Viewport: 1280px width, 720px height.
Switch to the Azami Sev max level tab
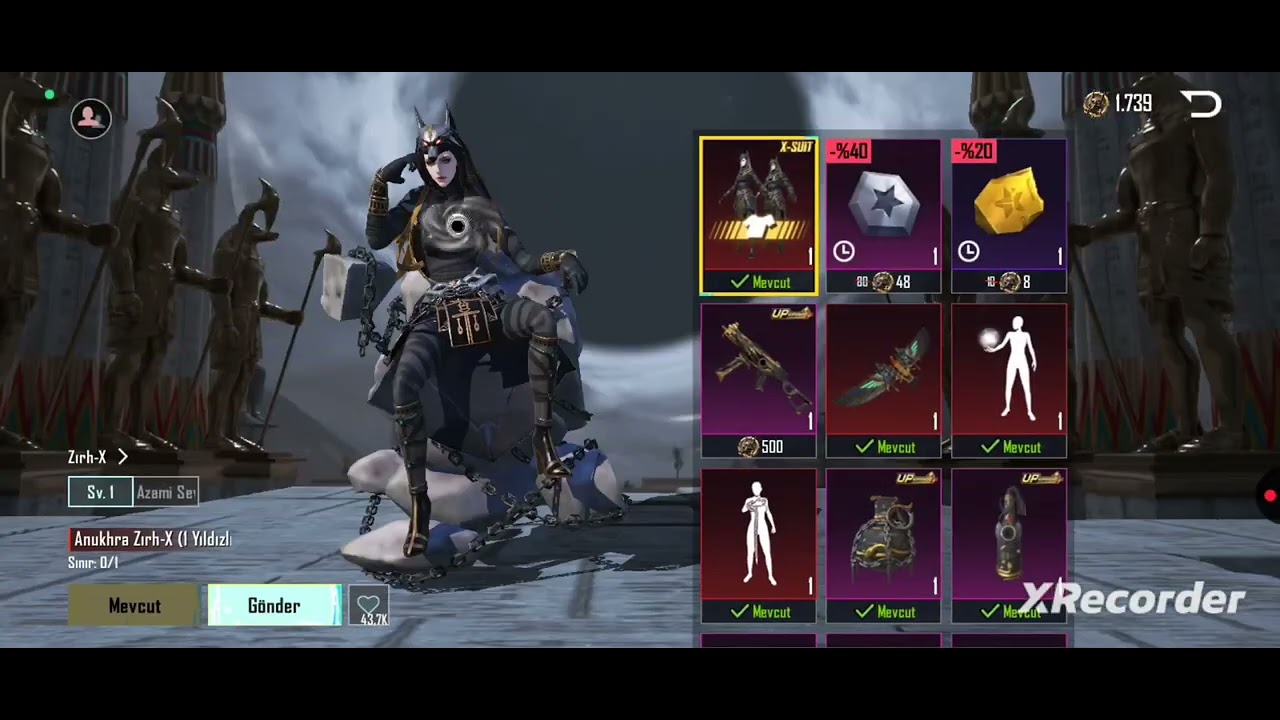(167, 492)
